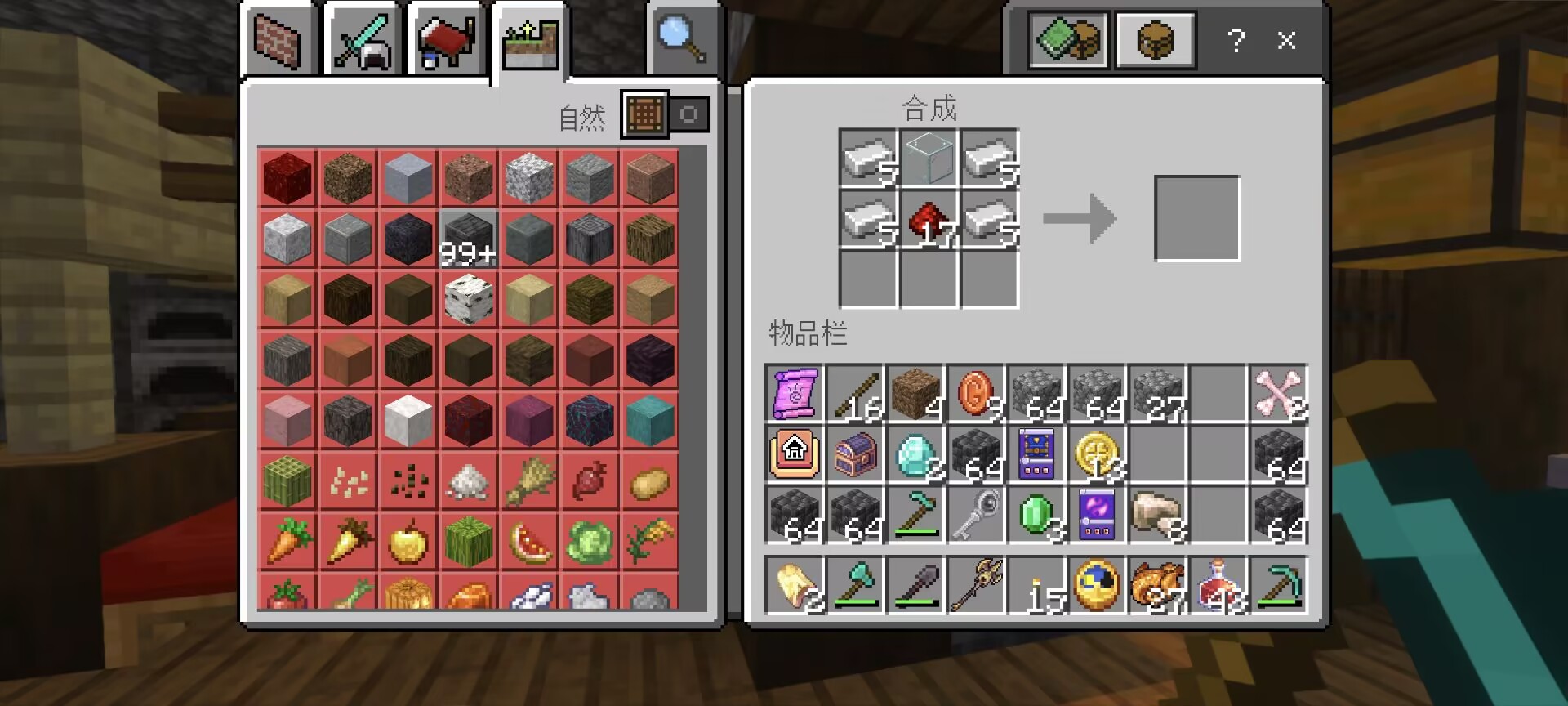Select the bone item in inventory

tap(1279, 394)
